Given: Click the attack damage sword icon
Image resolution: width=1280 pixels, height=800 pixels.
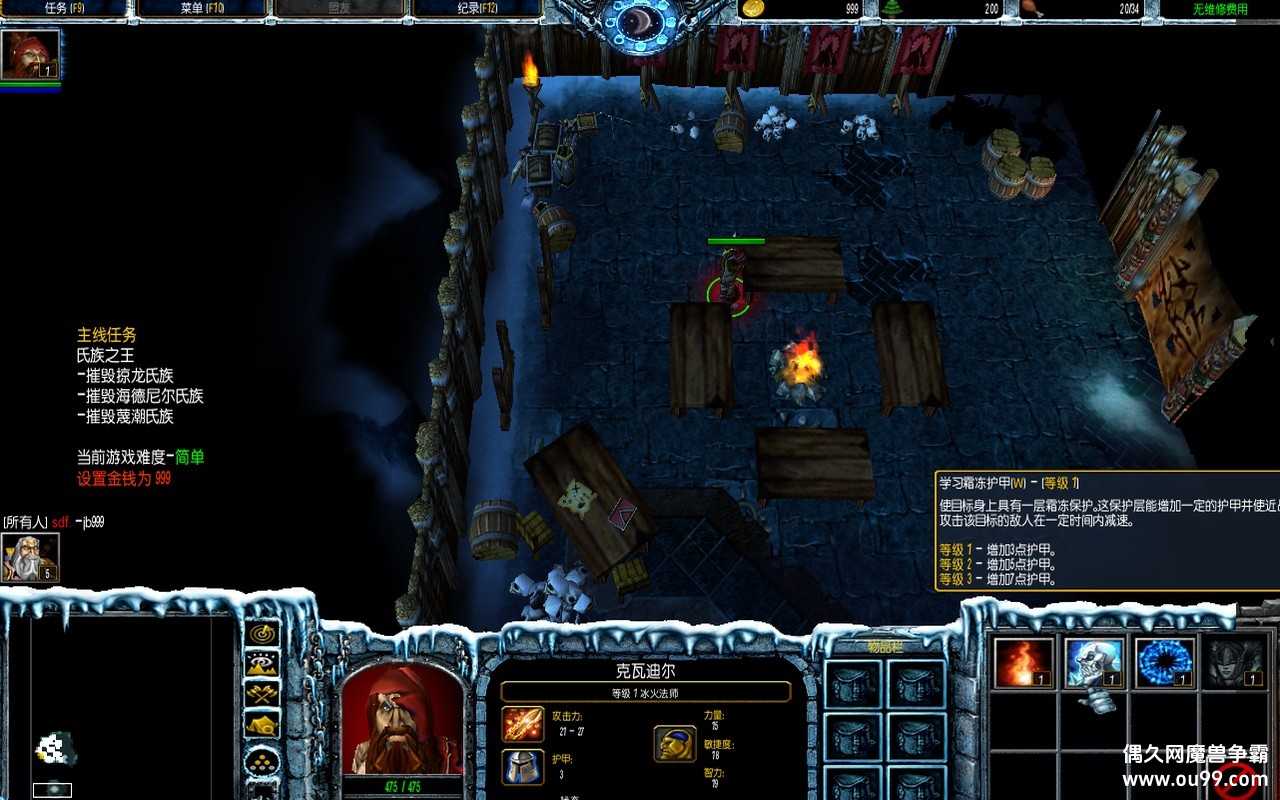Looking at the screenshot, I should (523, 723).
